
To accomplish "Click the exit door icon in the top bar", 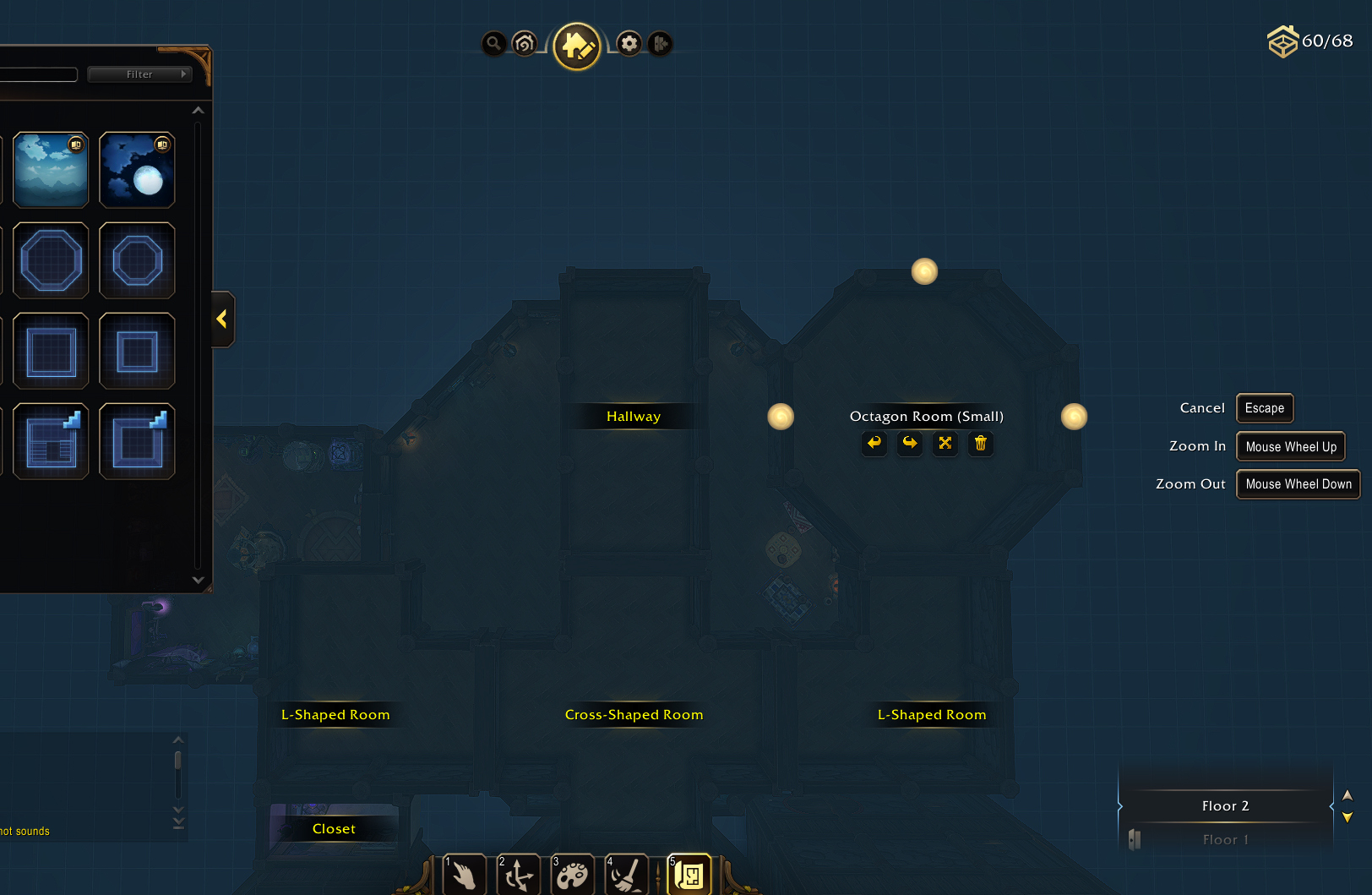I will click(661, 43).
